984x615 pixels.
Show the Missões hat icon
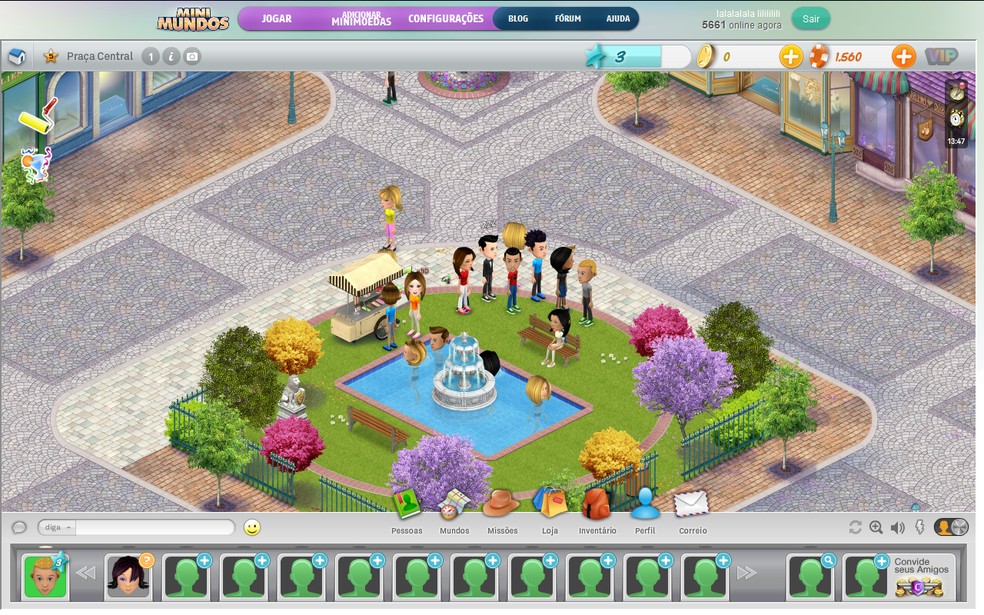(501, 507)
